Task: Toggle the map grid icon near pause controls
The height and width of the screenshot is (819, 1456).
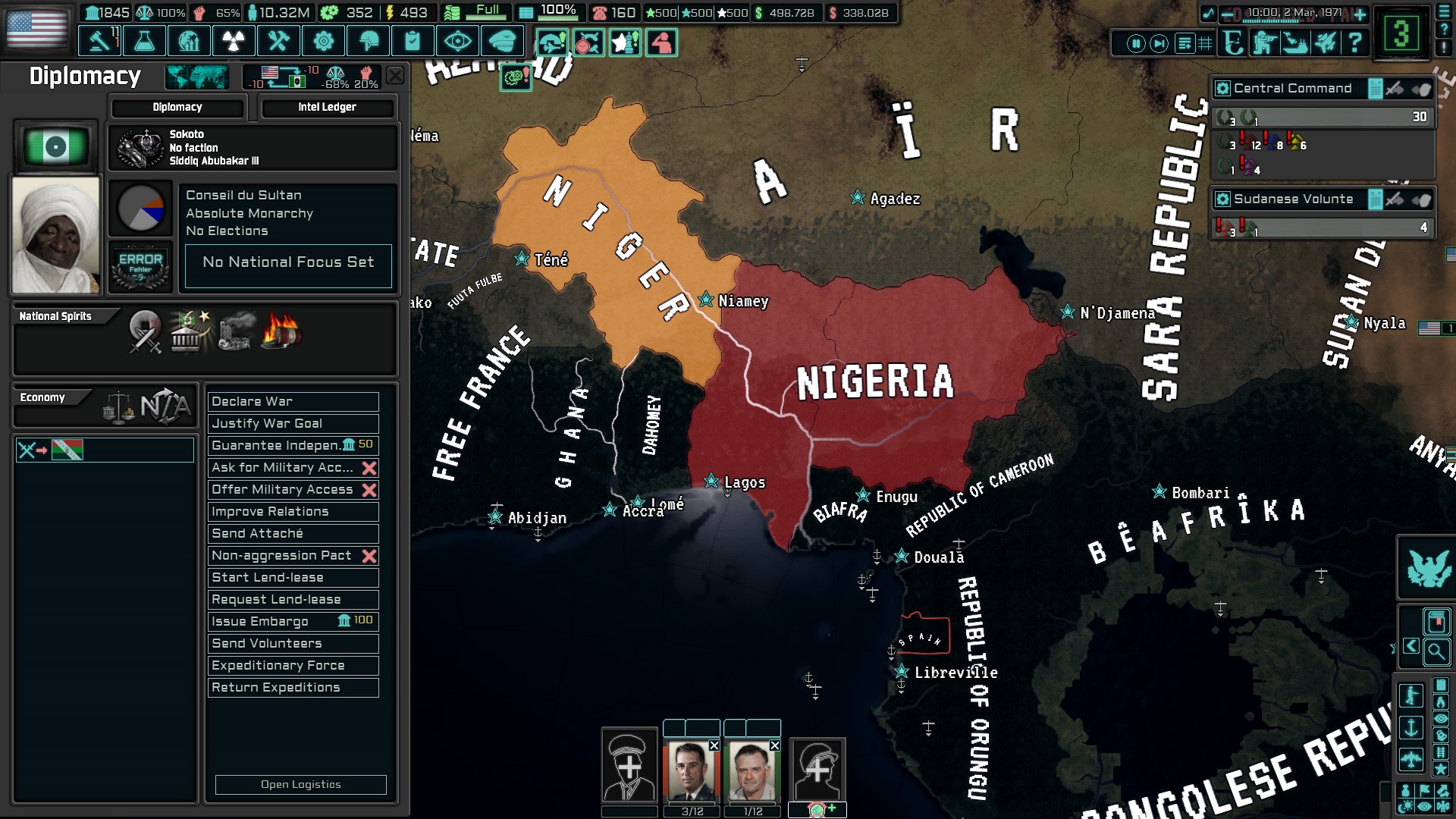Action: (1204, 43)
